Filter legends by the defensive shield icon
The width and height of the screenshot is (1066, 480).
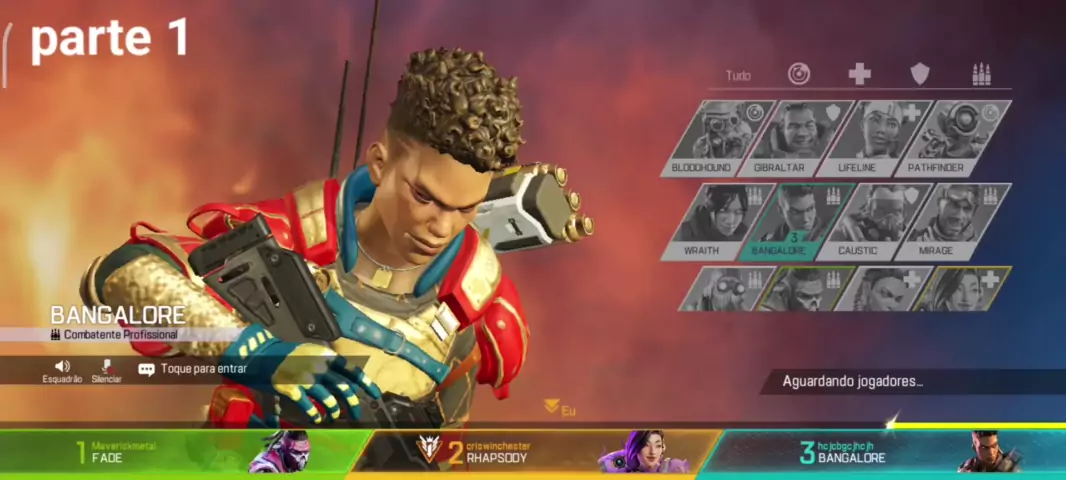(920, 74)
